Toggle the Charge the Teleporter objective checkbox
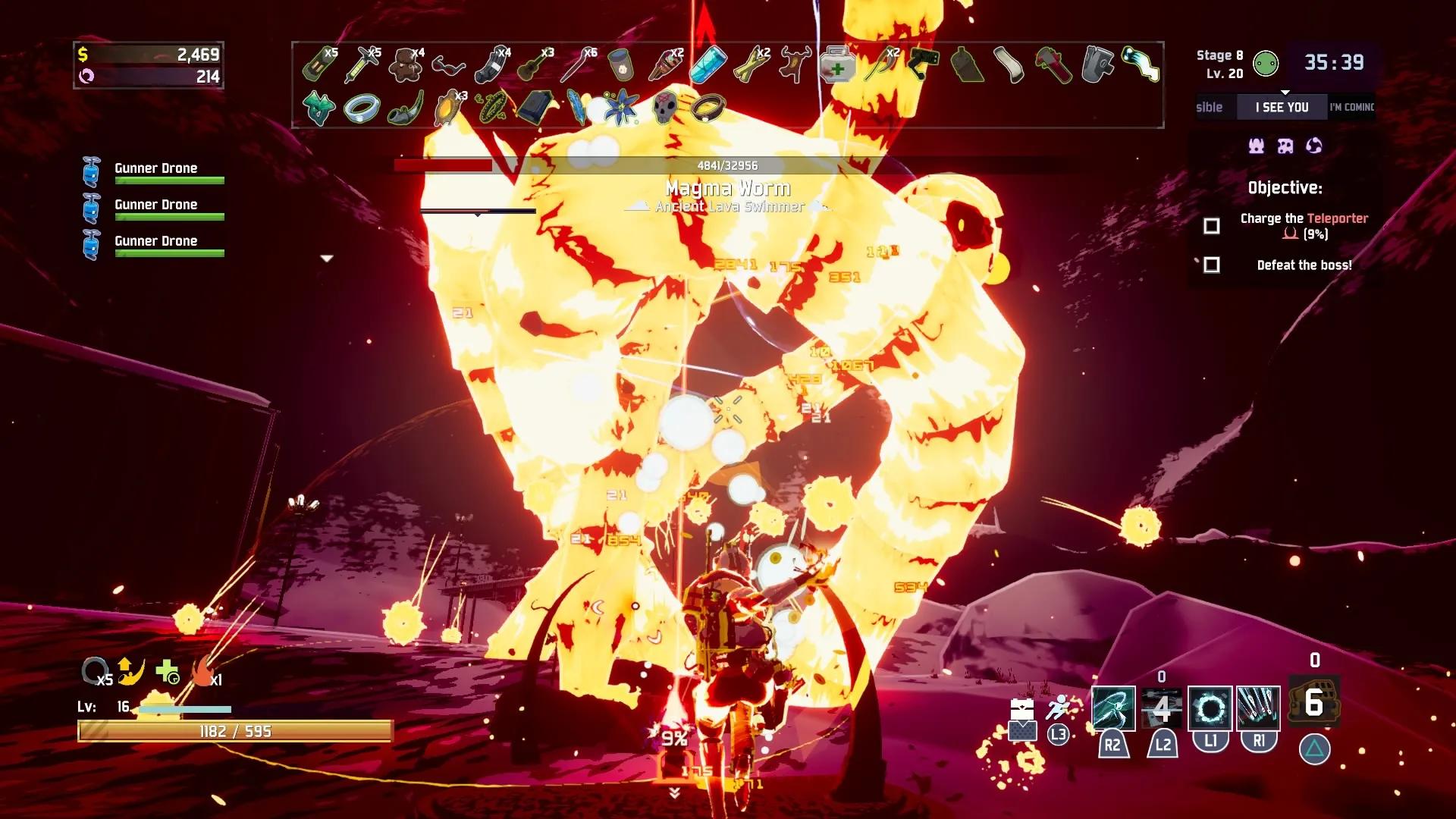 pyautogui.click(x=1212, y=226)
